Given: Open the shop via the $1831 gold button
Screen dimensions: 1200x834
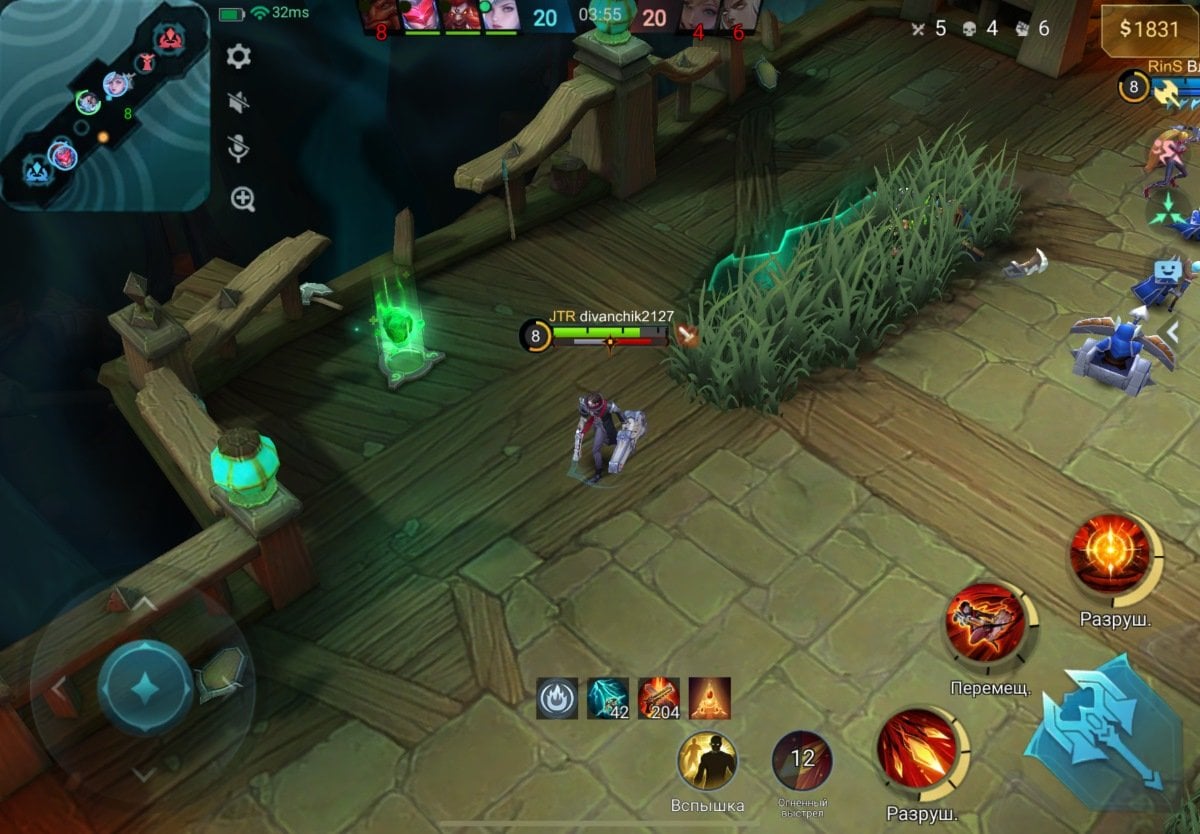Looking at the screenshot, I should pyautogui.click(x=1149, y=29).
